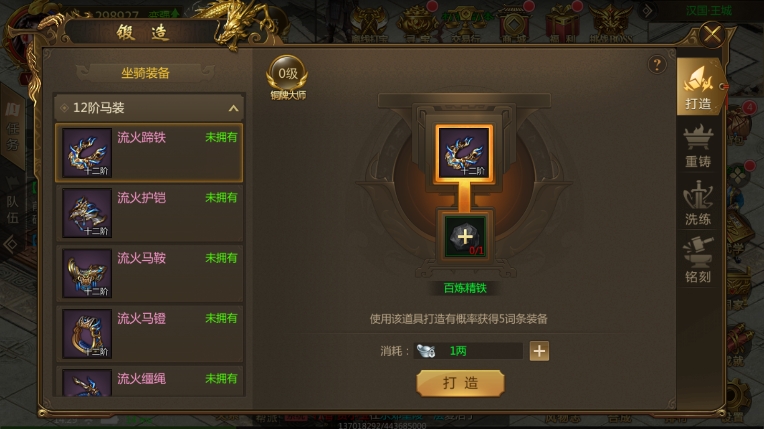This screenshot has width=764, height=429.
Task: Open the 洗练 refine tab
Action: click(698, 204)
